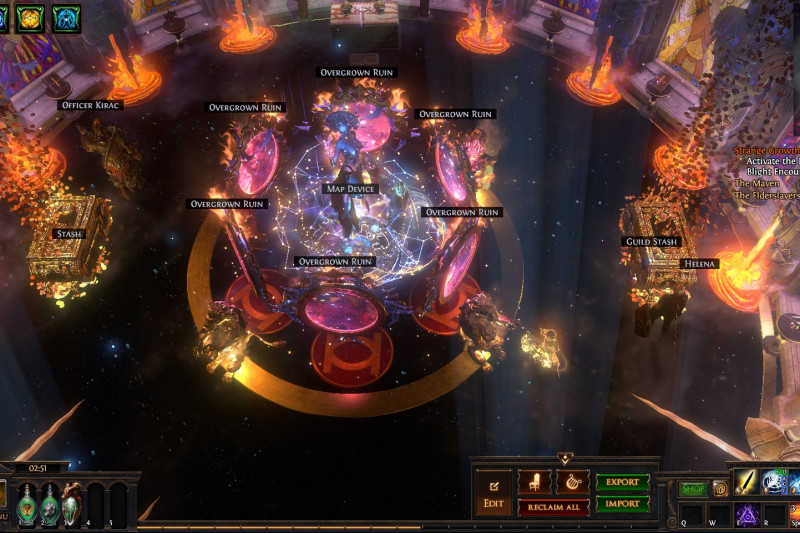The image size is (800, 533).
Task: Import a hideout layout
Action: 622,504
